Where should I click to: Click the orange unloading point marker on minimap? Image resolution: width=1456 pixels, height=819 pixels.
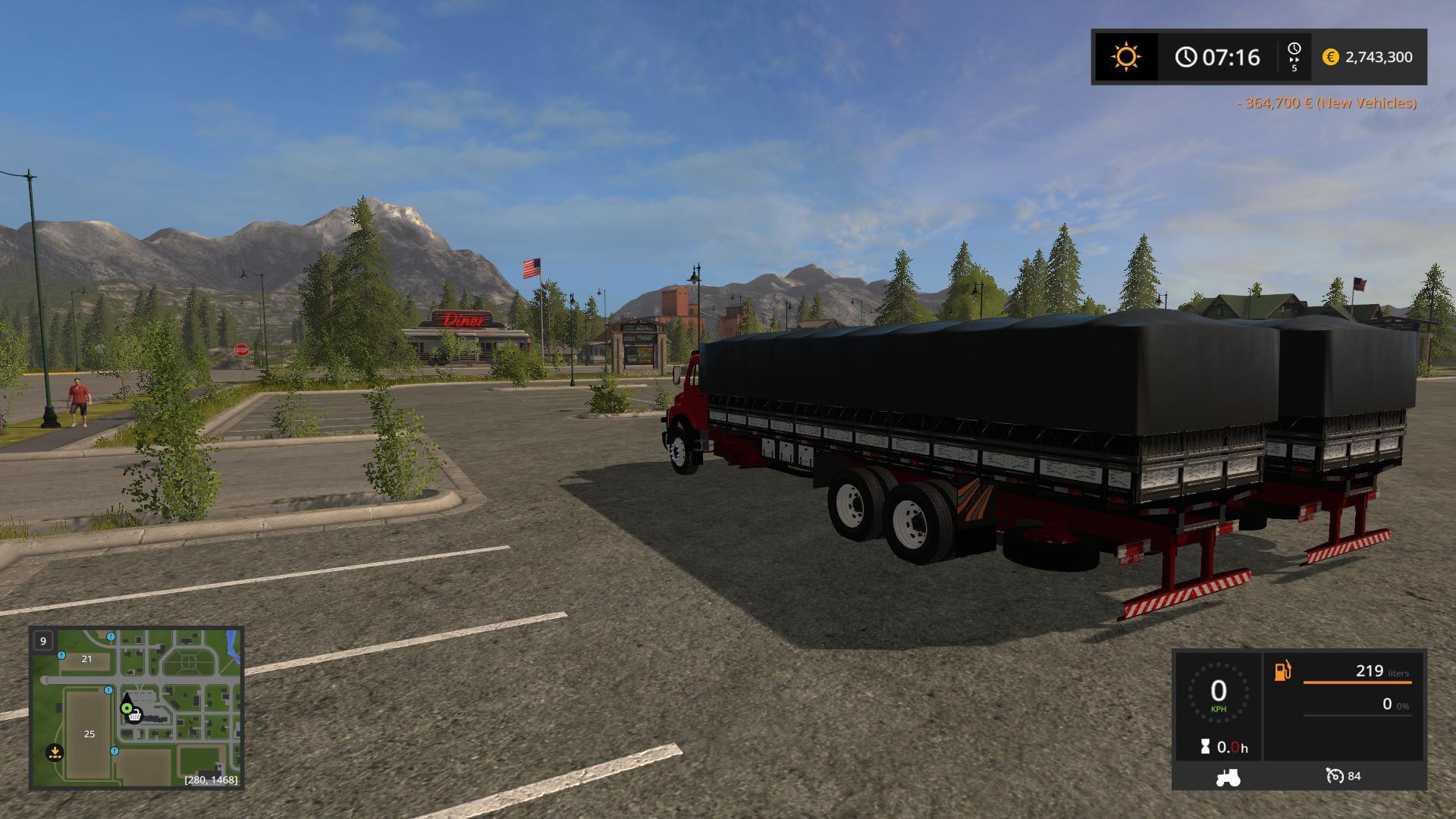tap(54, 752)
